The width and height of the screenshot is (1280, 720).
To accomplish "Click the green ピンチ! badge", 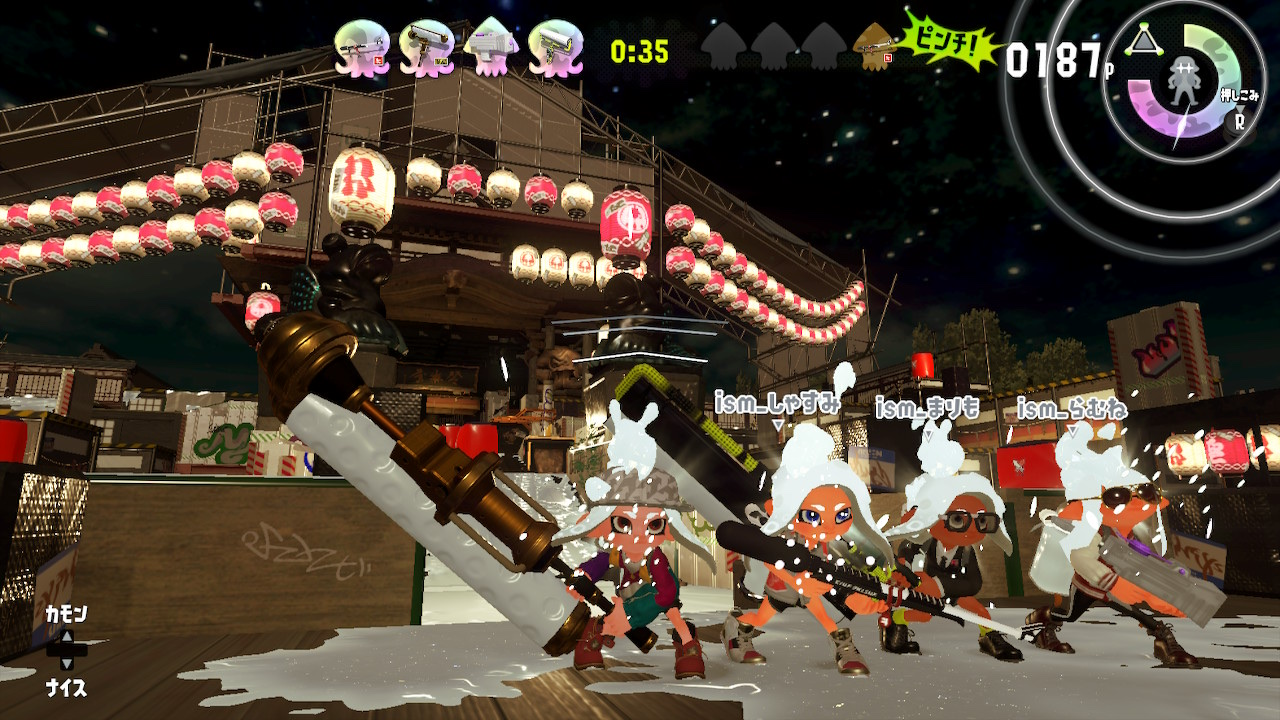I will click(952, 40).
